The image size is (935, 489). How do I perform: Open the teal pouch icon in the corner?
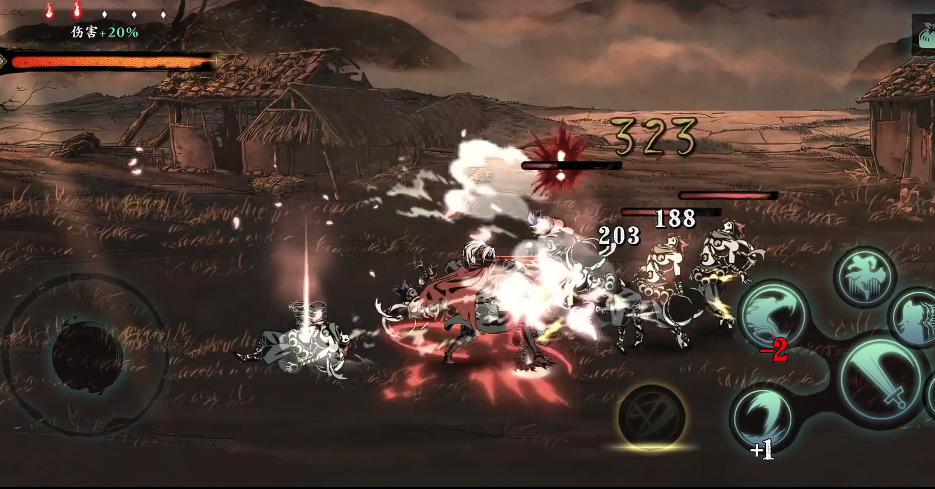pyautogui.click(x=924, y=33)
